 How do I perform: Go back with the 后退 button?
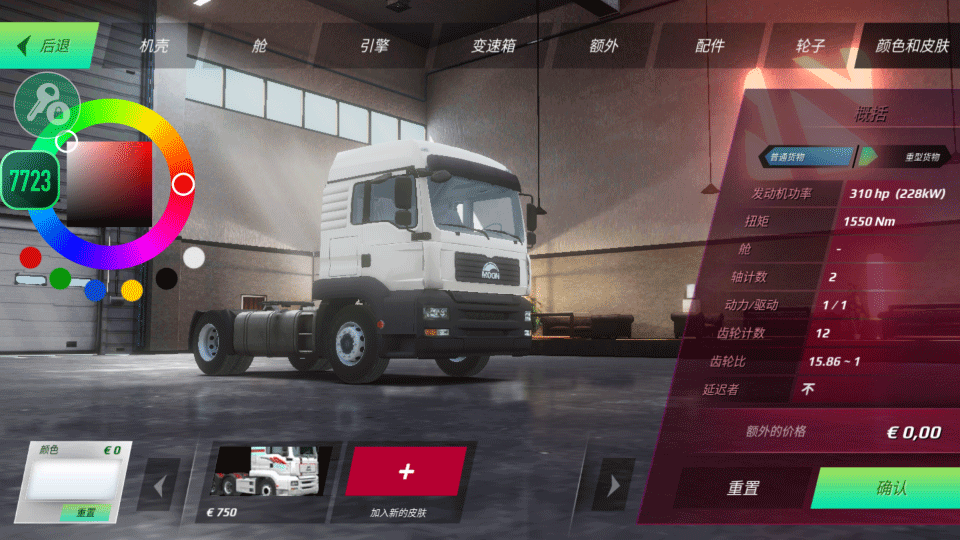(48, 45)
